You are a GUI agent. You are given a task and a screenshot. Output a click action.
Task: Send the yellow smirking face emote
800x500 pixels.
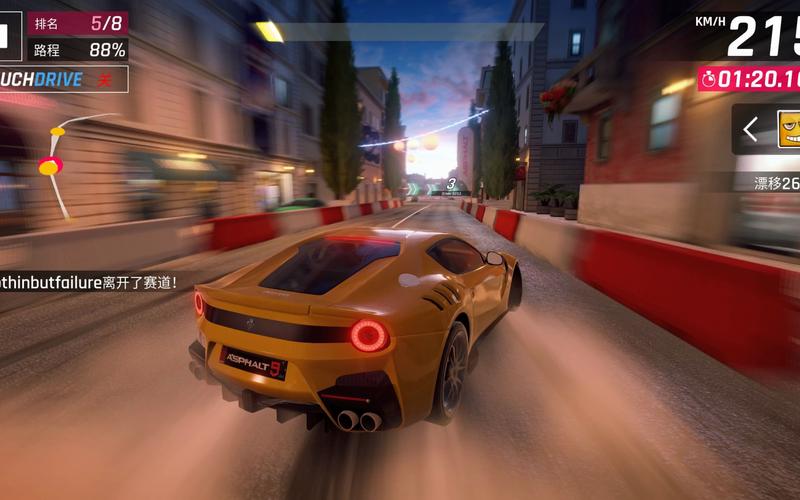click(x=789, y=129)
